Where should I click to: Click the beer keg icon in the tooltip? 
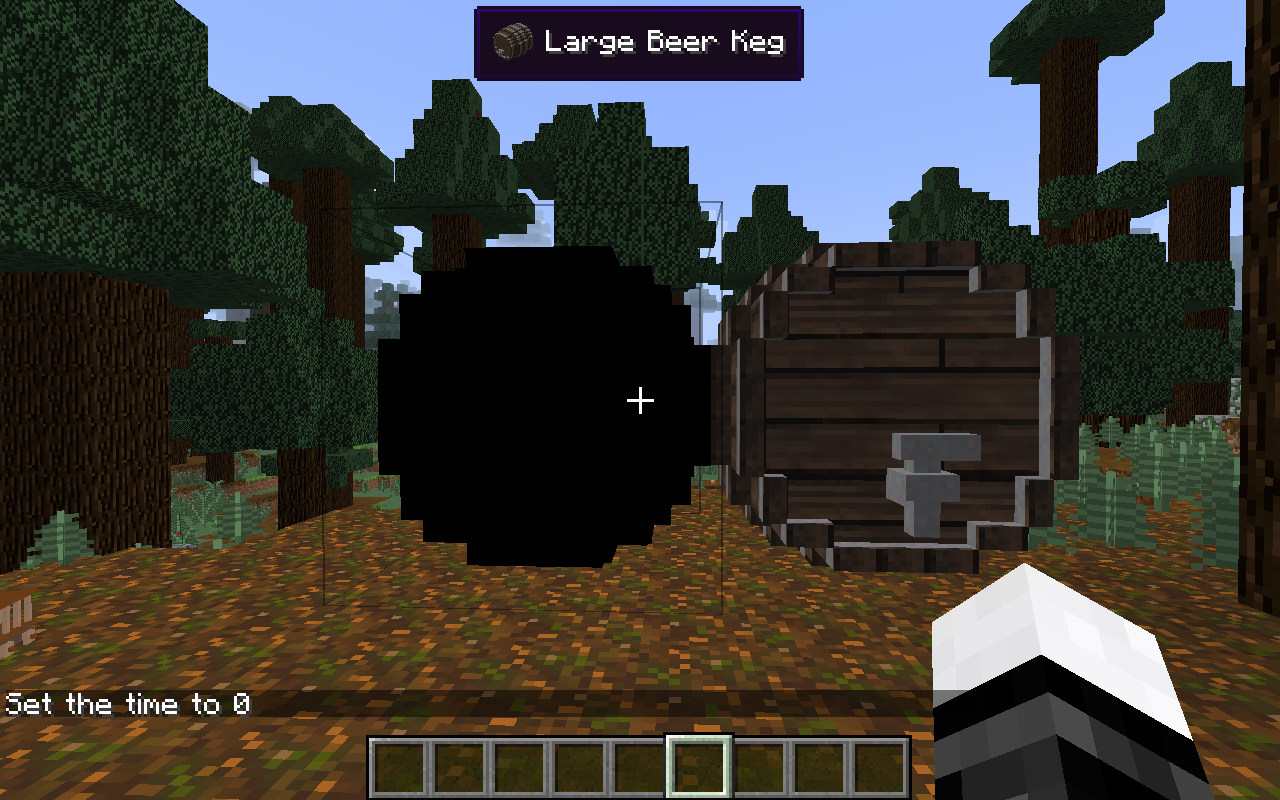(x=512, y=41)
